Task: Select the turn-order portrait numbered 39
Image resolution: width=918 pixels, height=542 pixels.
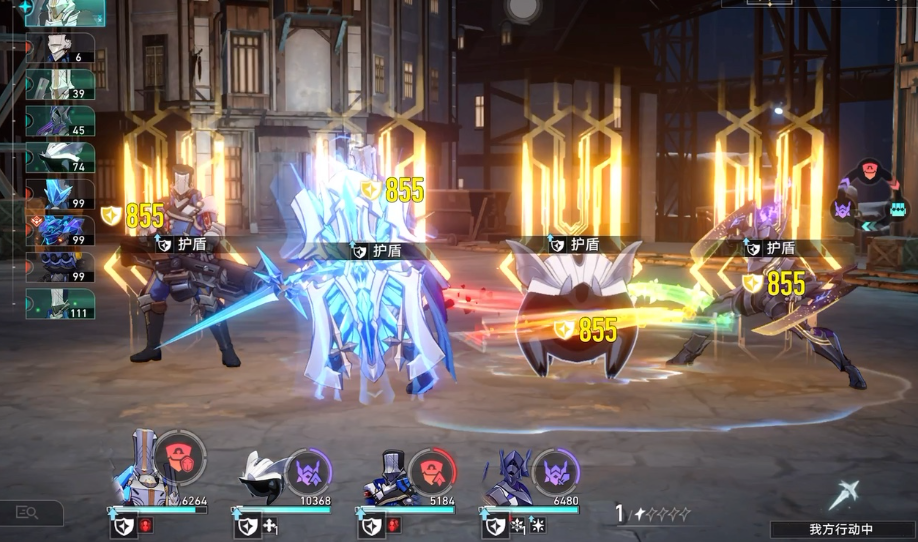Action: tap(60, 84)
